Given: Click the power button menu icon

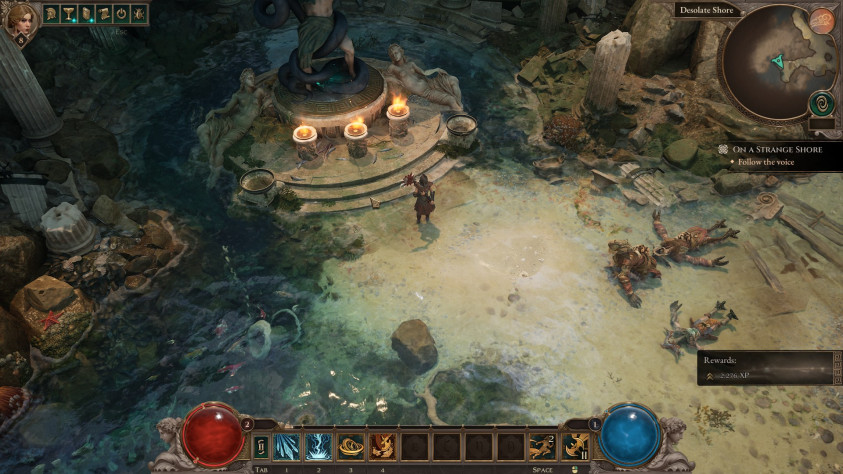Looking at the screenshot, I should coord(120,14).
